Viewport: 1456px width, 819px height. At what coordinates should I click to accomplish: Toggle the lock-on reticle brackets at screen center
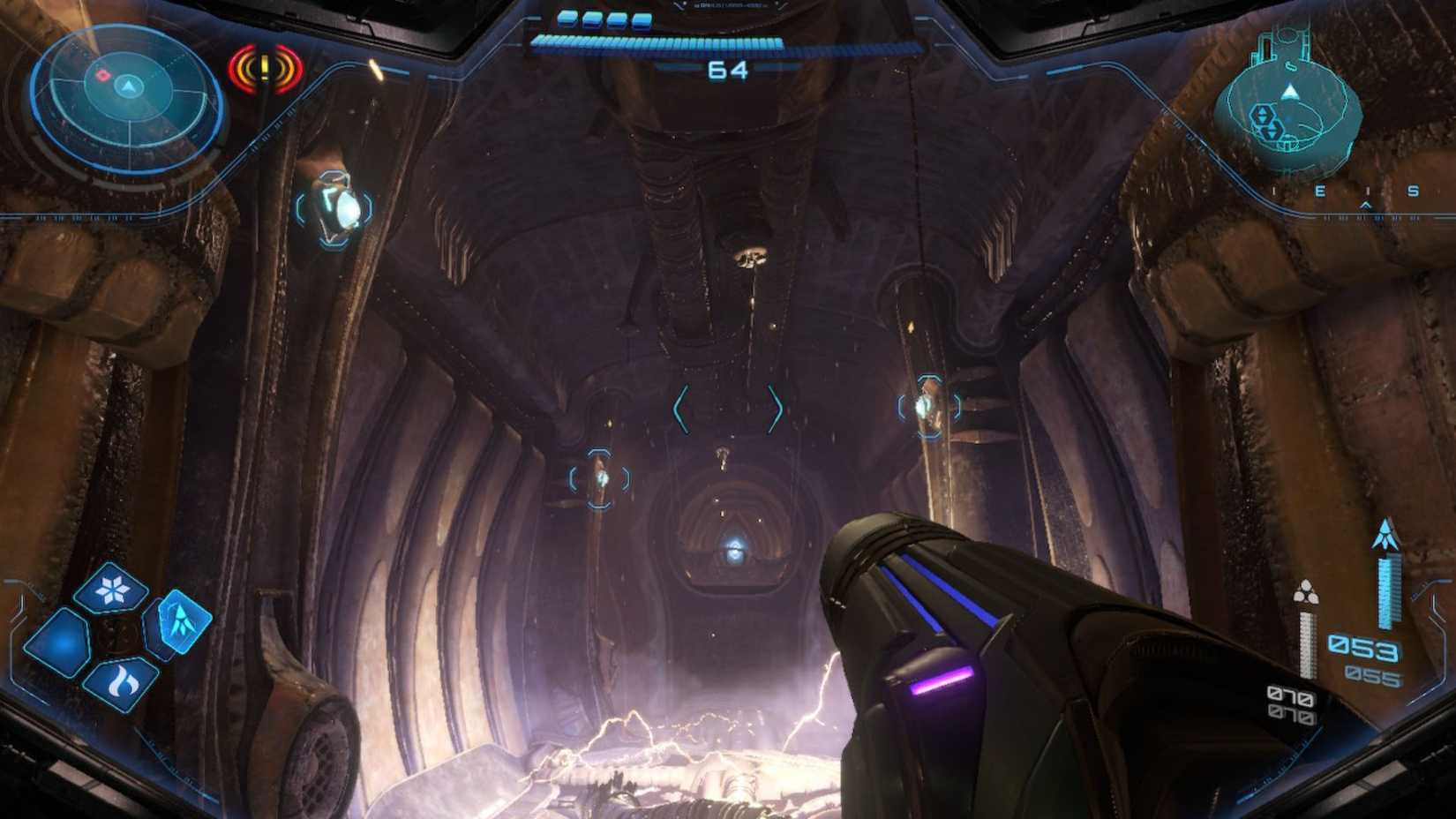click(730, 406)
